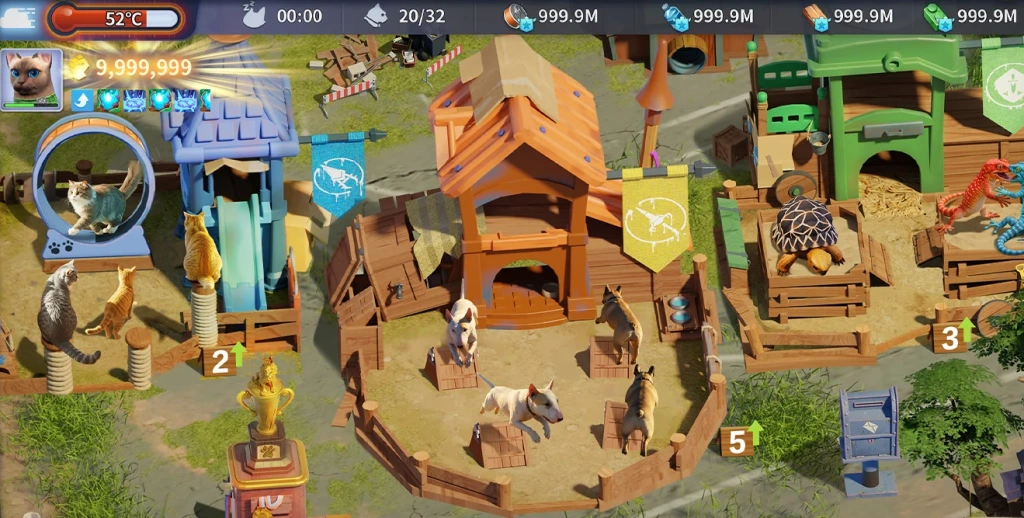
Task: Upgrade the cat house level 2 badge
Action: 224,357
